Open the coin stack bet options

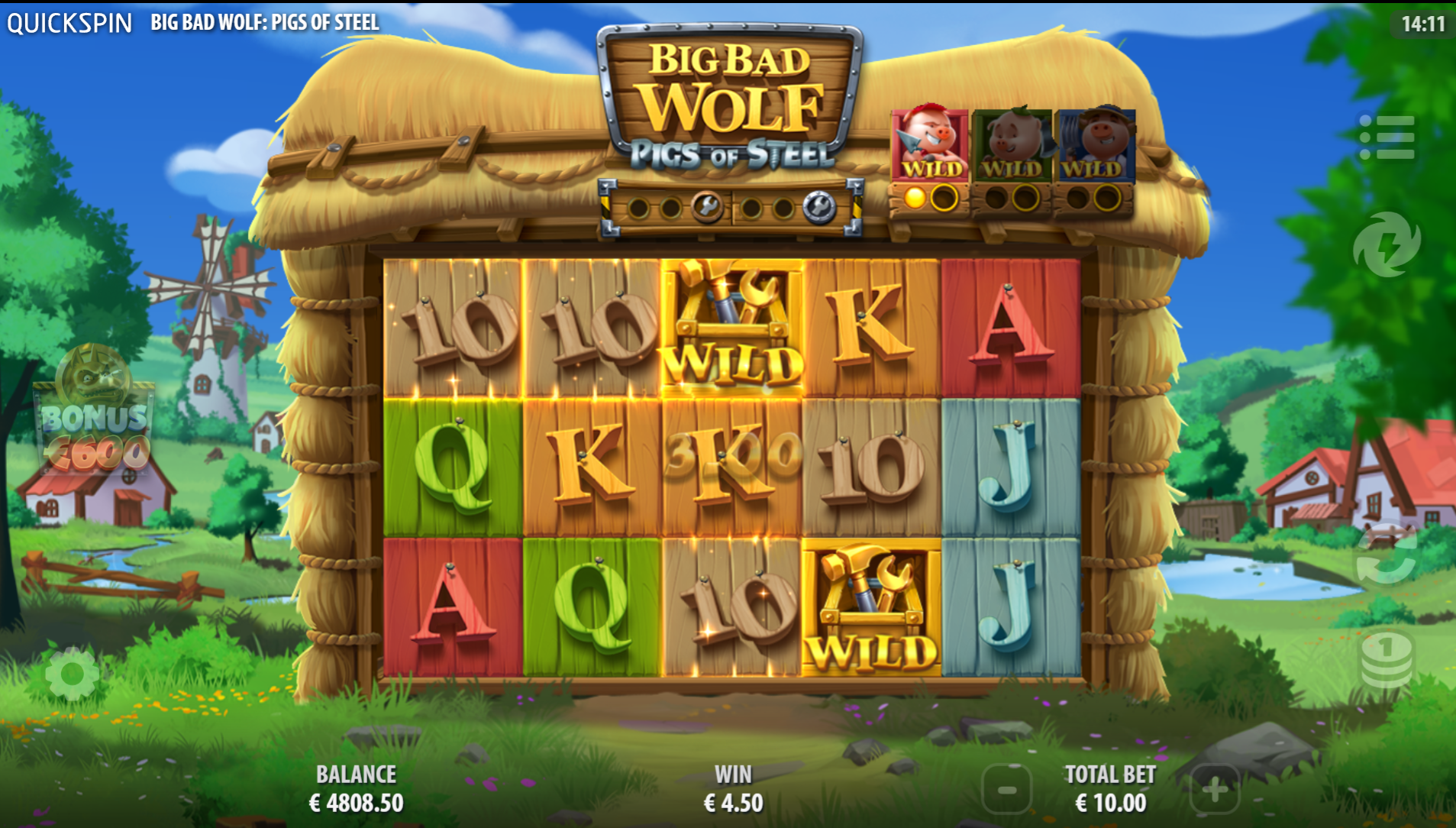(x=1387, y=658)
